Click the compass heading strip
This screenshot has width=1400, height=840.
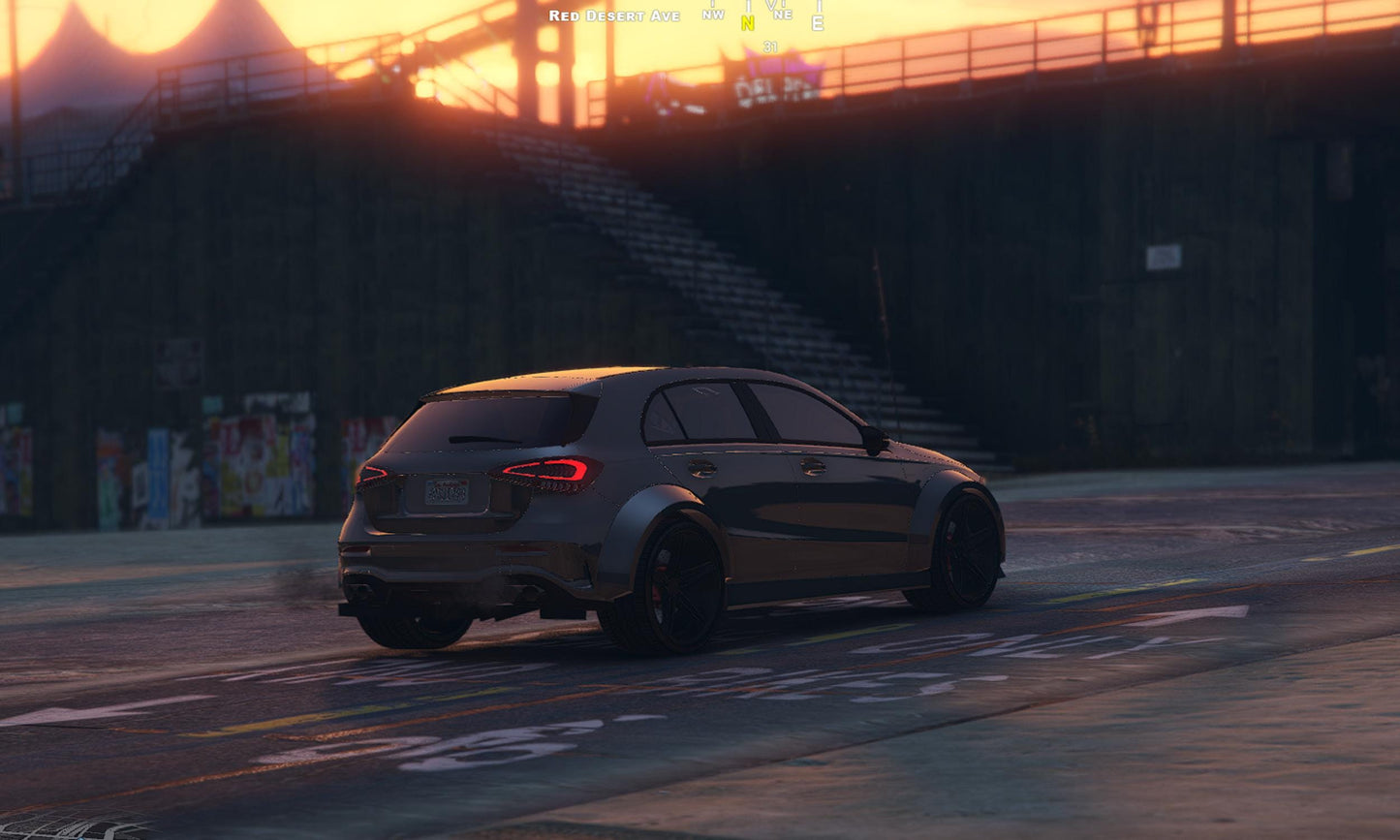click(763, 16)
